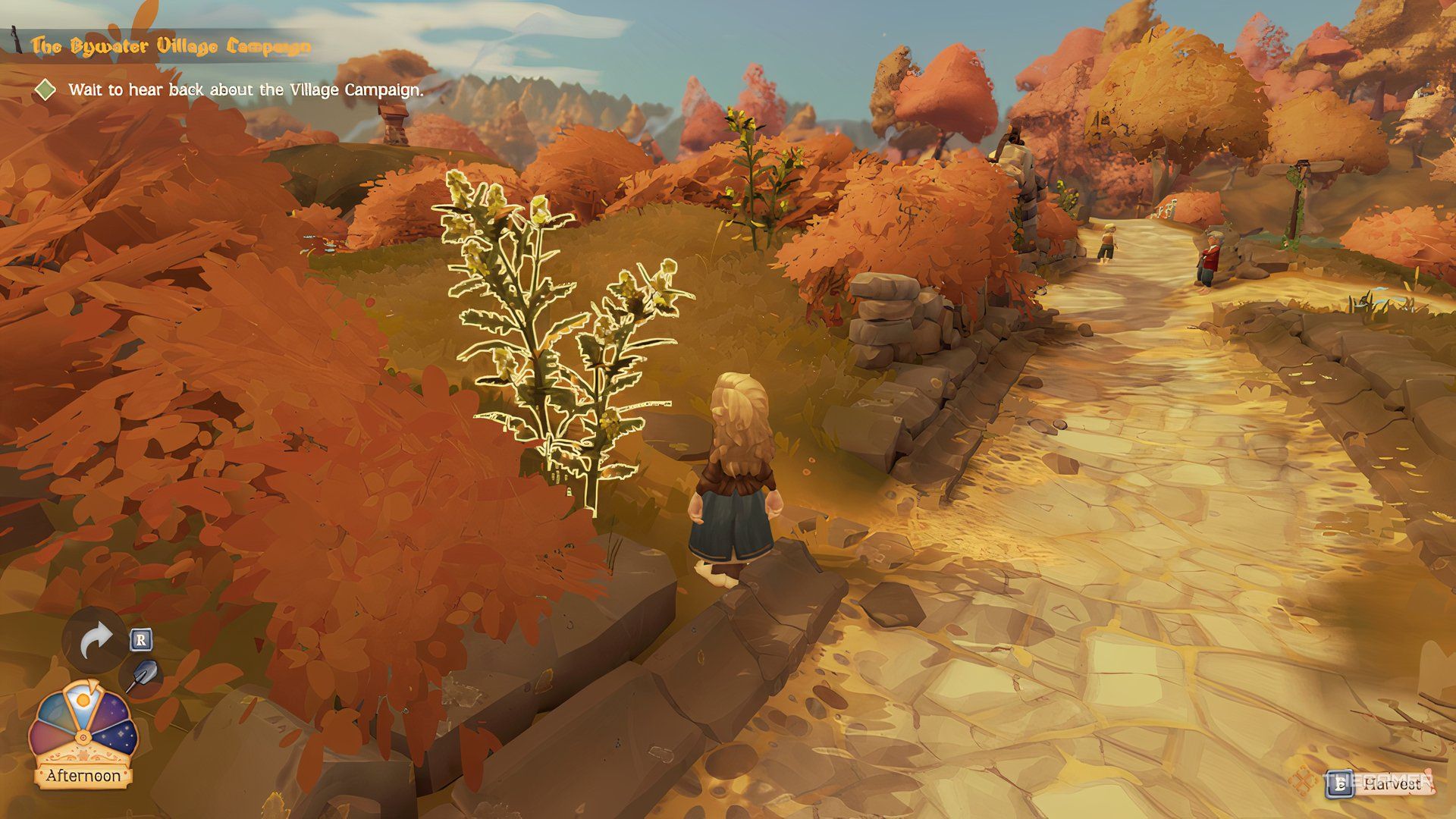Click the R keybind prompt icon
The width and height of the screenshot is (1456, 819).
[141, 639]
